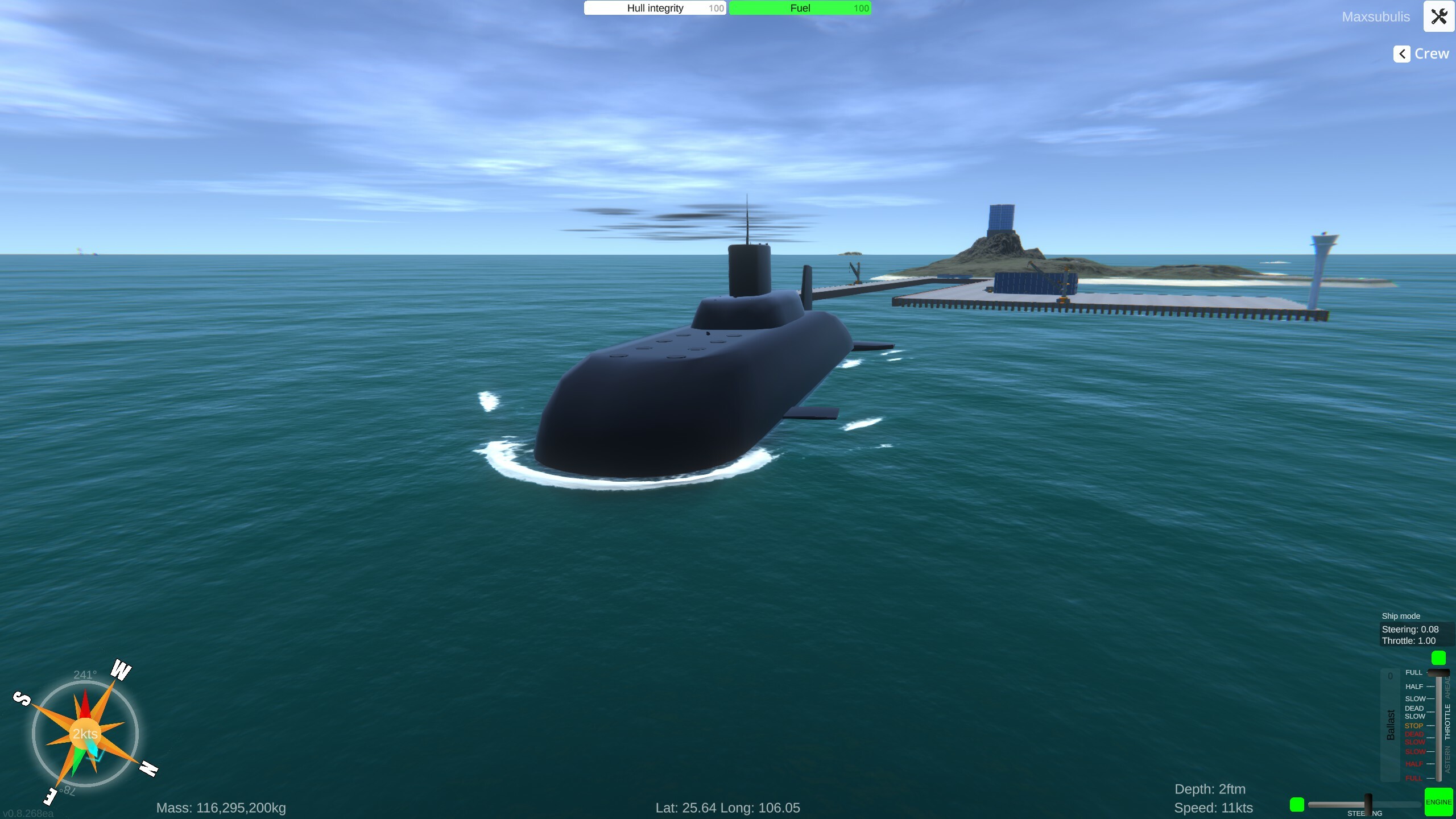The image size is (1456, 819).
Task: Click the Maxsubulis player name
Action: pos(1376,16)
